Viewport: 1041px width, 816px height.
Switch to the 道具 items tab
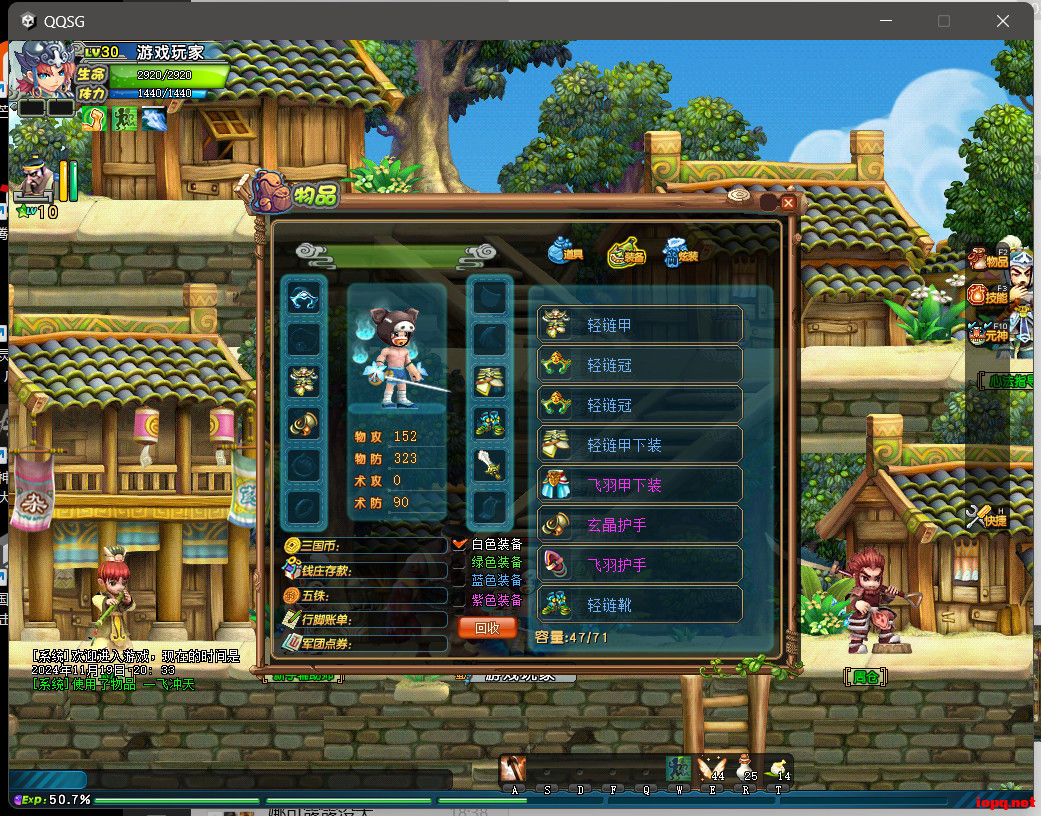pos(566,252)
